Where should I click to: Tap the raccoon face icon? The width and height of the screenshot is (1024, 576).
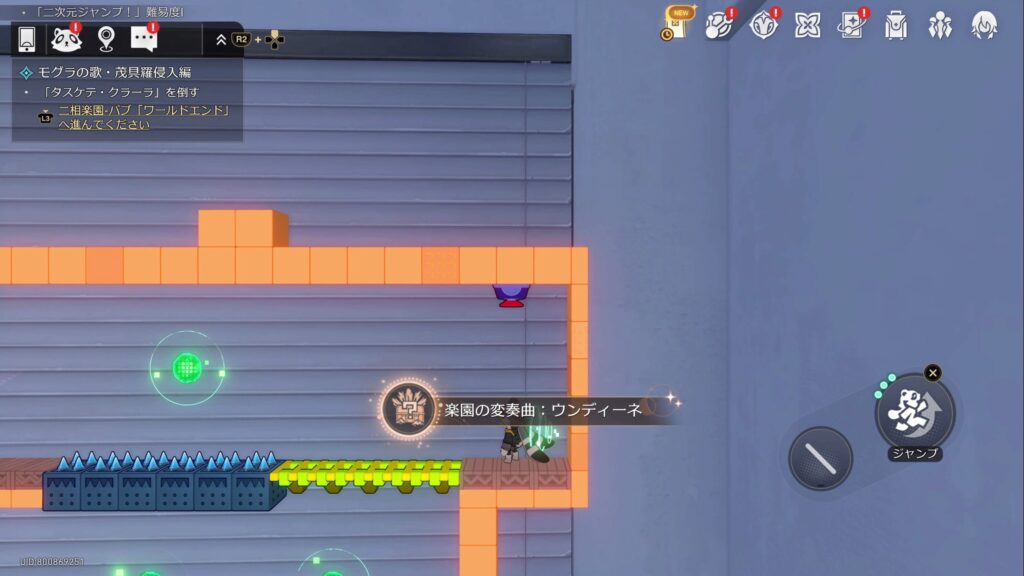[66, 39]
